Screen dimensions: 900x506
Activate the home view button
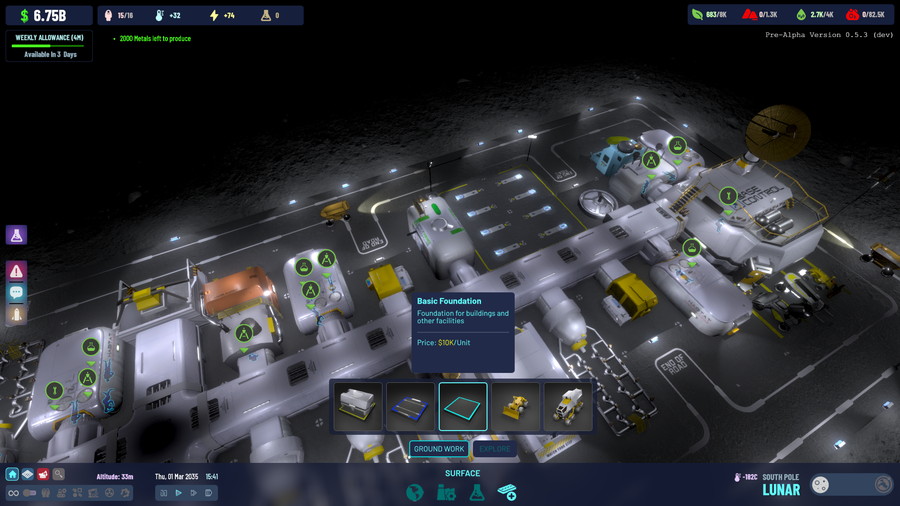tap(12, 474)
